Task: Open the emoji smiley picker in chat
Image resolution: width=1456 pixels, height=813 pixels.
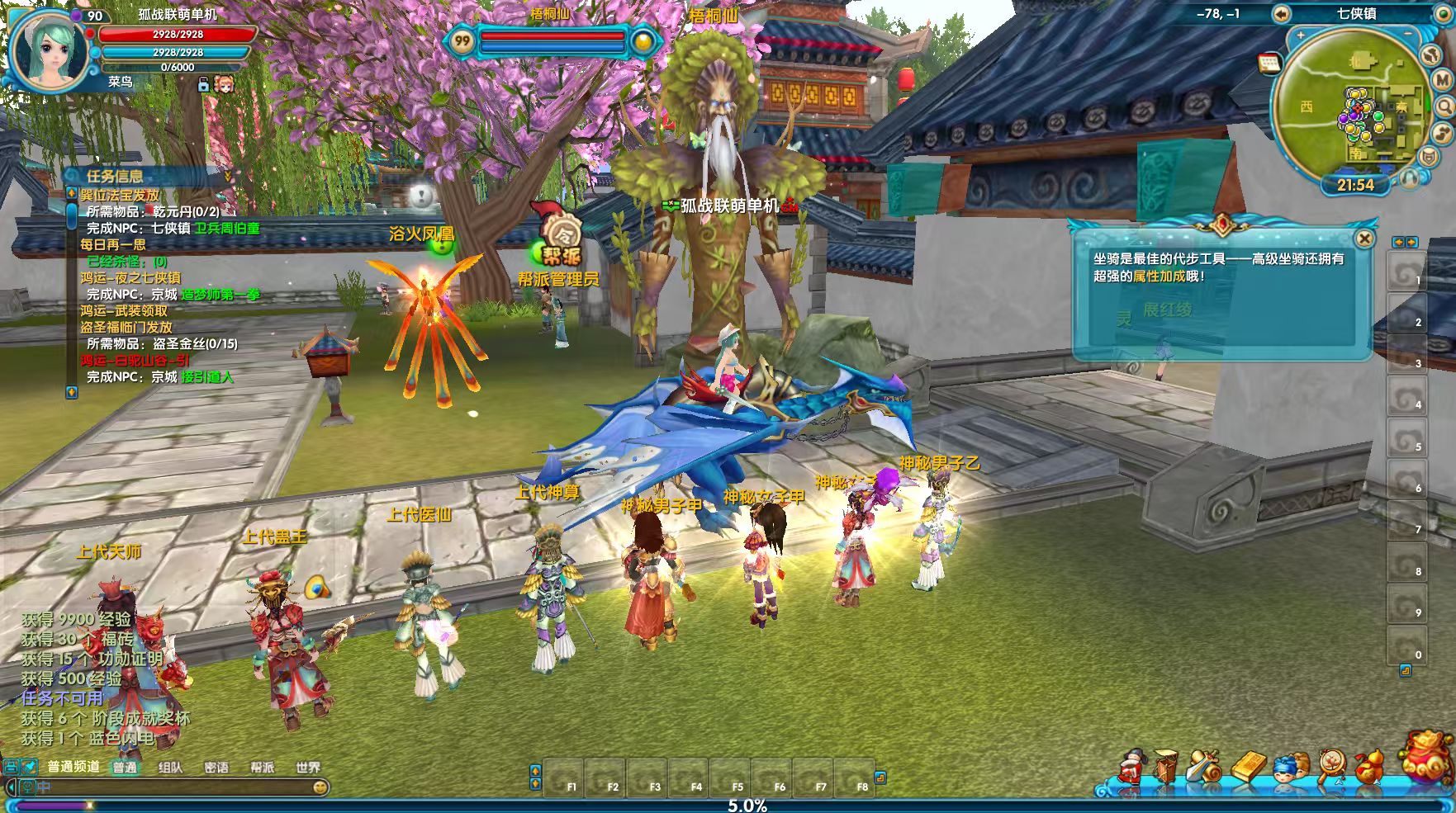Action: tap(320, 787)
